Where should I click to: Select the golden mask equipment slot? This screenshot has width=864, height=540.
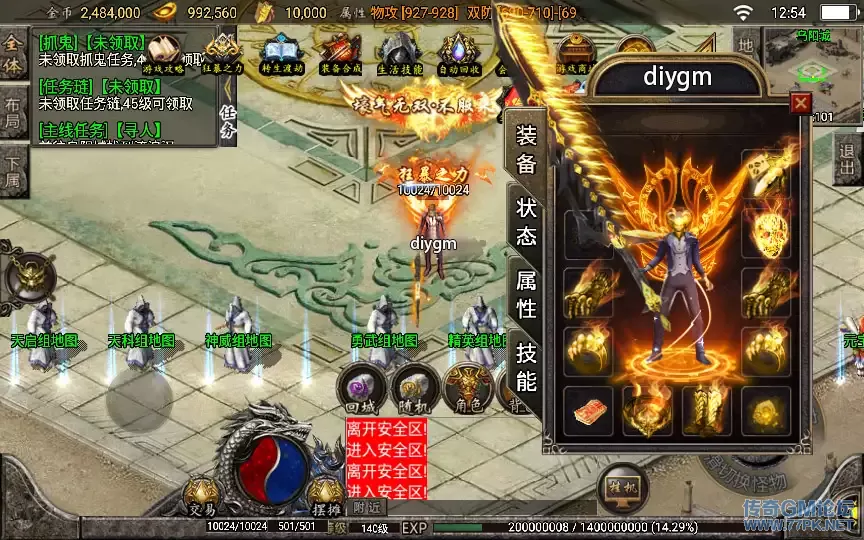(x=767, y=232)
